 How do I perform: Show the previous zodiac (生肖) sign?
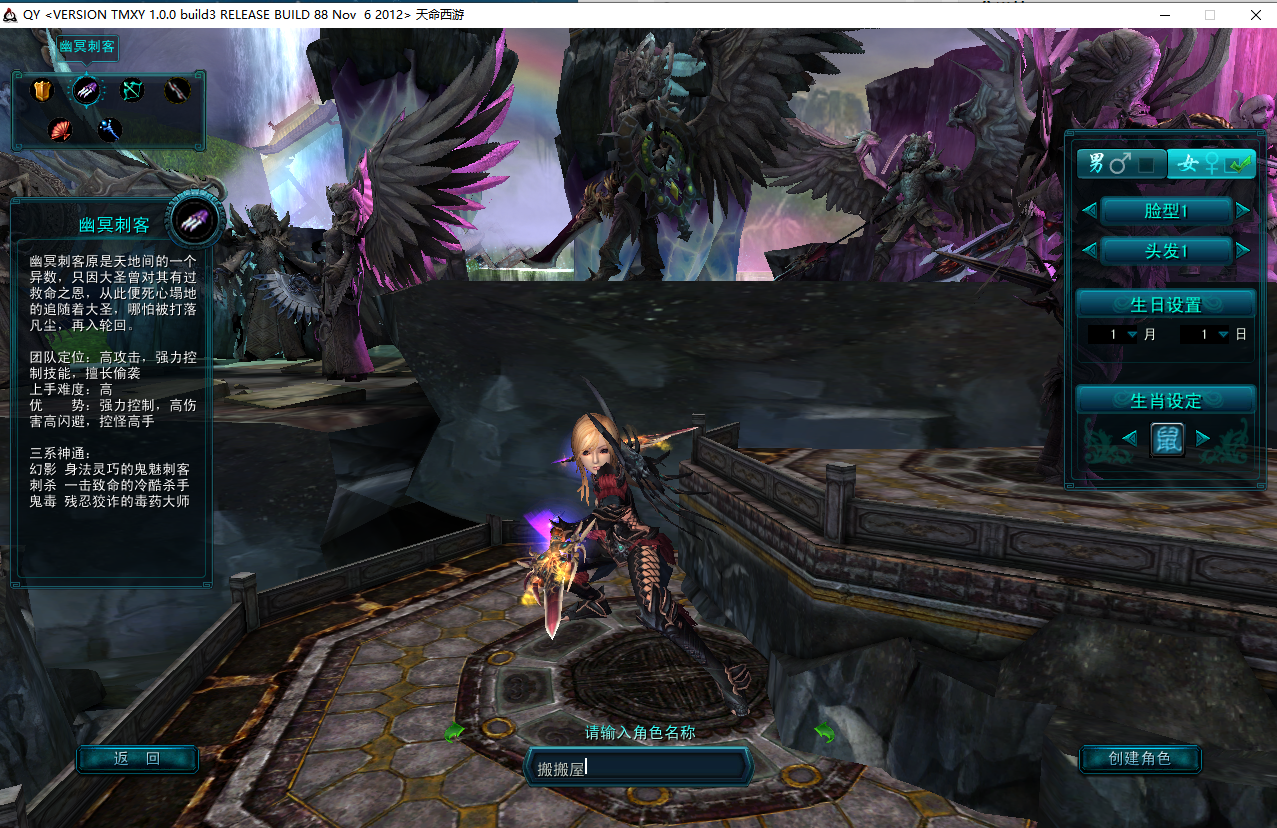coord(1129,438)
